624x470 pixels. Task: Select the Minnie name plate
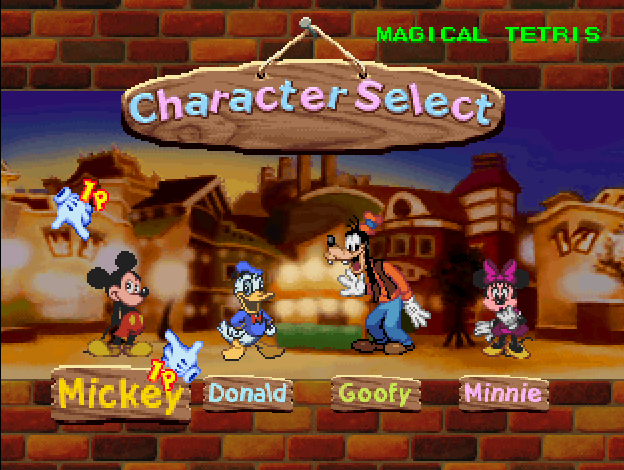pyautogui.click(x=503, y=393)
